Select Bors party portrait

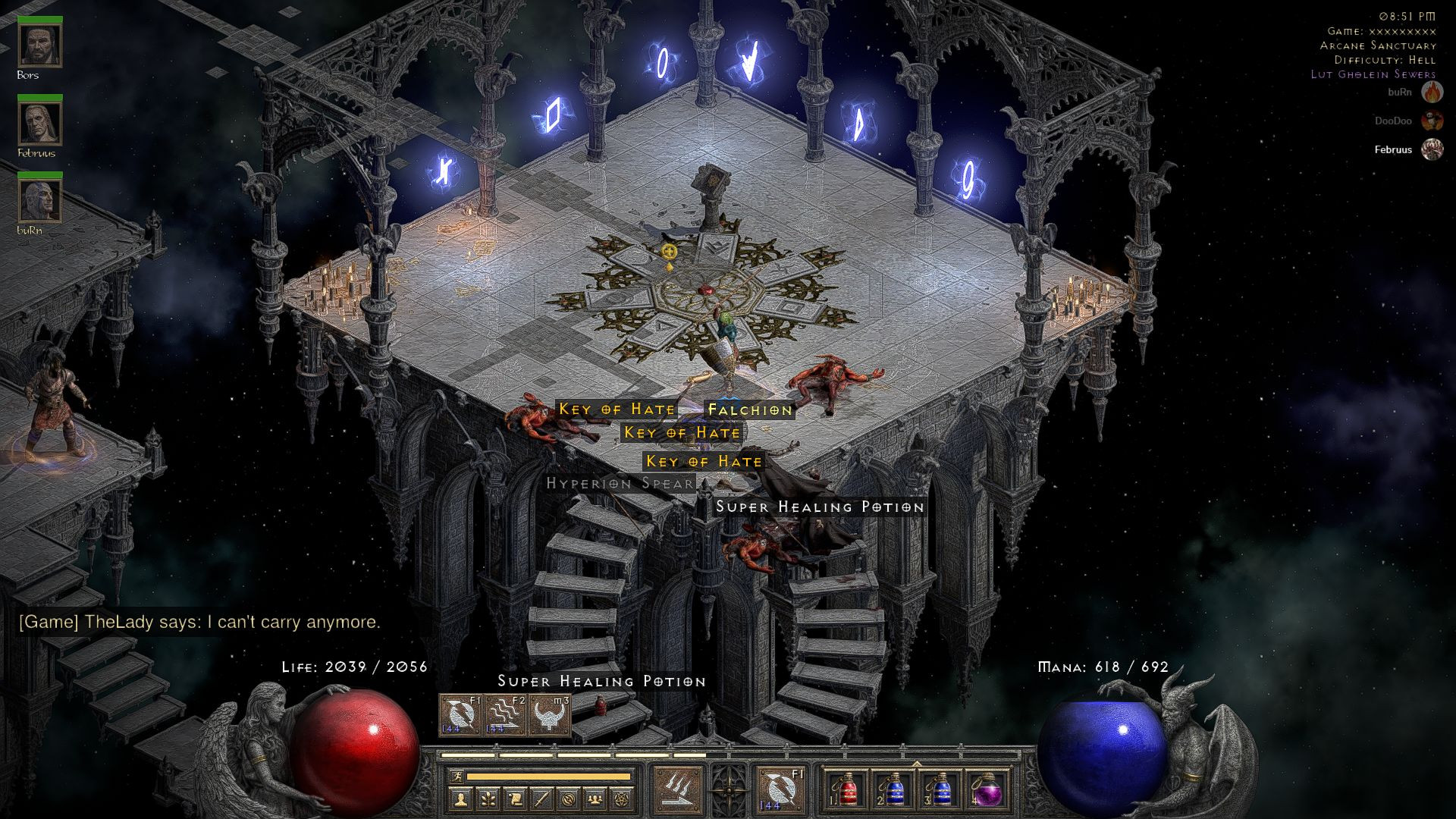coord(39,45)
